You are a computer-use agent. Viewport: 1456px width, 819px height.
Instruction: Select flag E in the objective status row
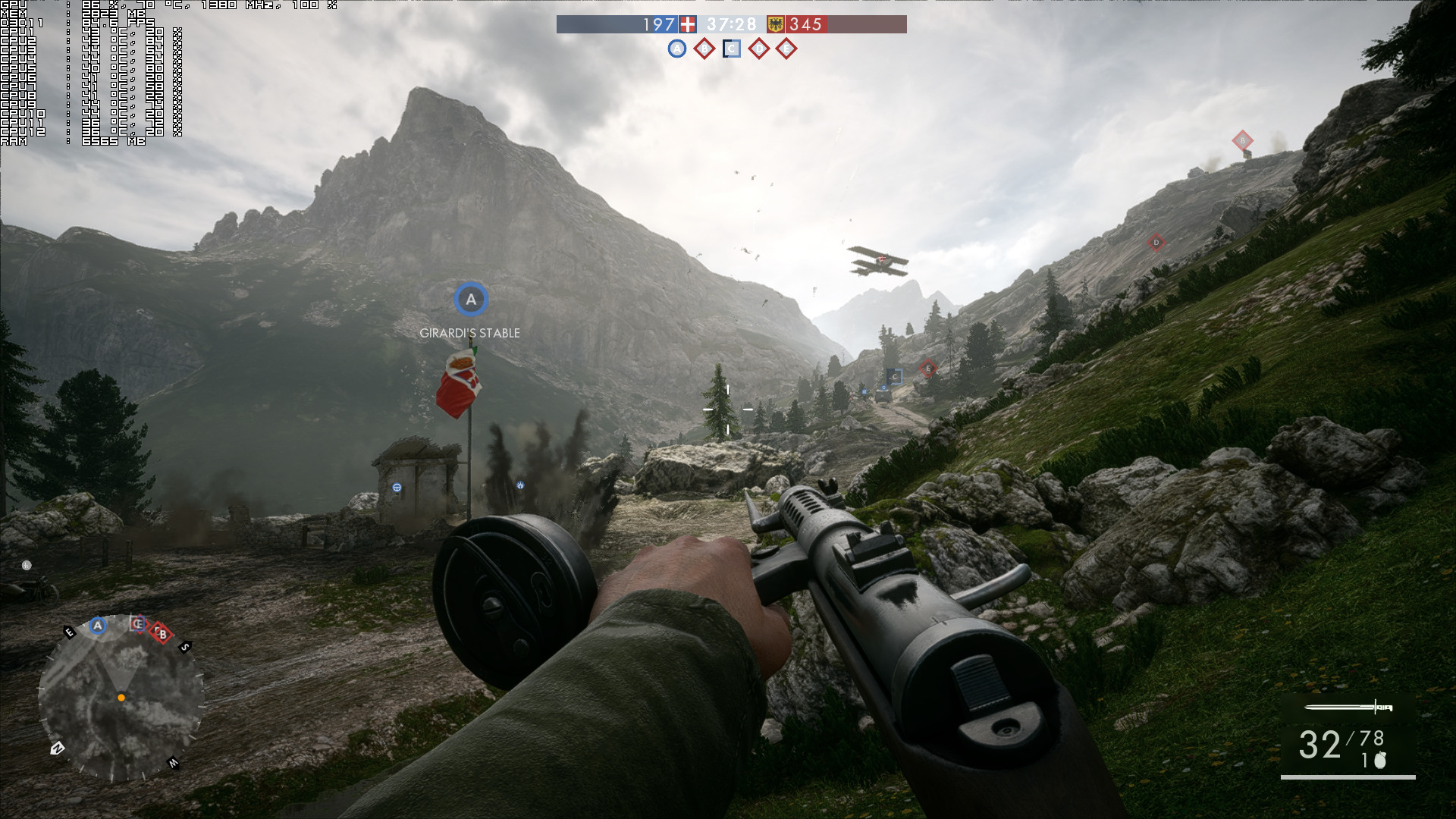pyautogui.click(x=786, y=49)
